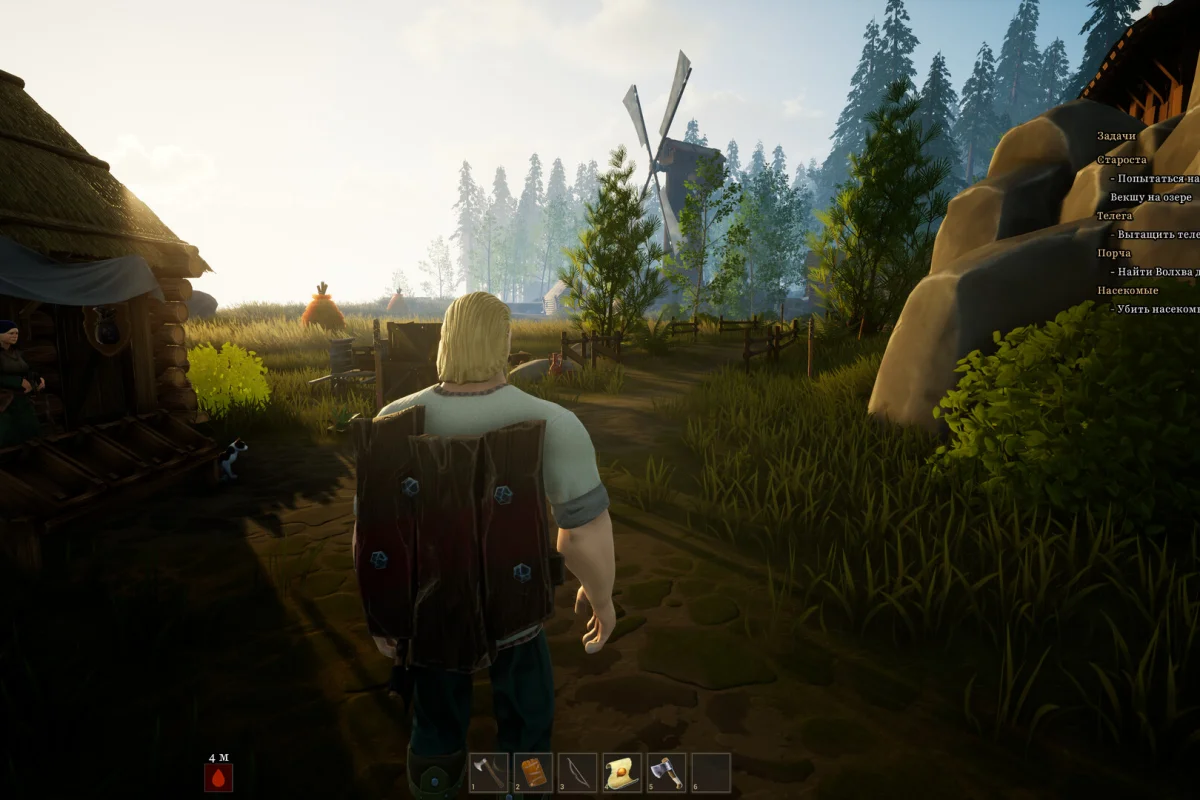The image size is (1200, 800).
Task: Select the parchment scroll in slot 4
Action: pyautogui.click(x=622, y=772)
